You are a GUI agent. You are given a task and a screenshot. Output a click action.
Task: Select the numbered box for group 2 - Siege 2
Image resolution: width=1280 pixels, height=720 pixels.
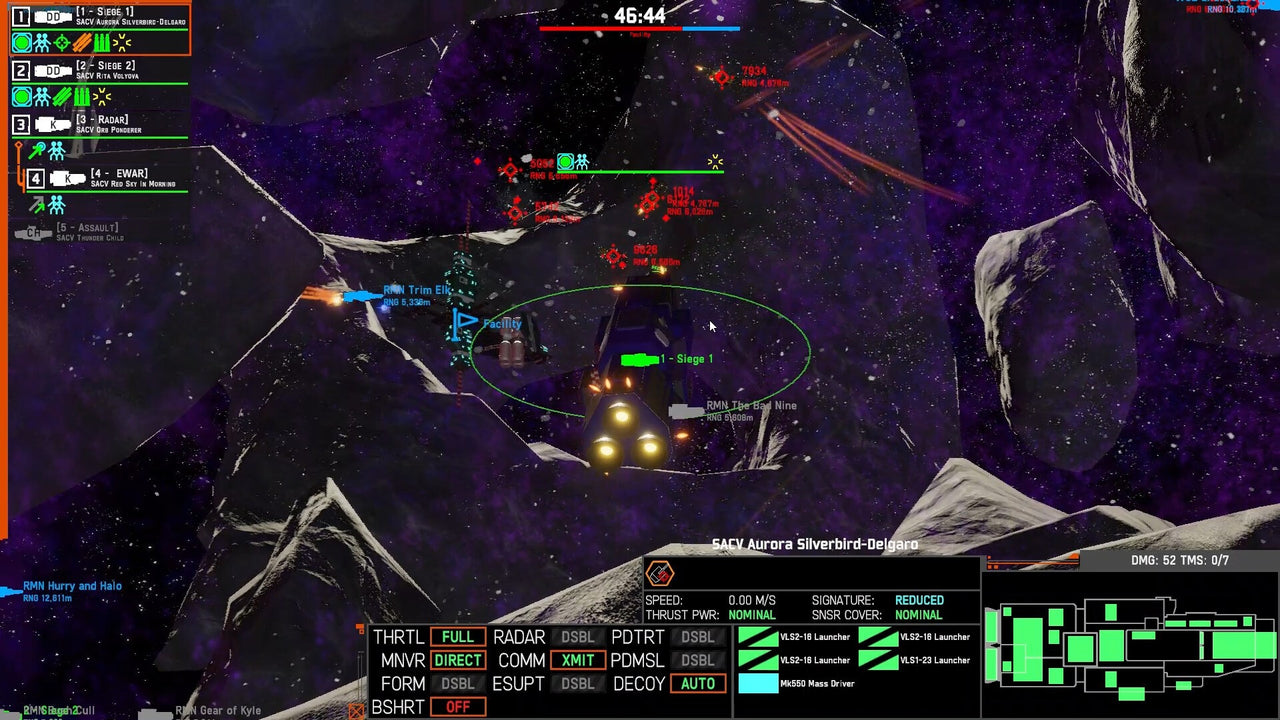coord(21,70)
